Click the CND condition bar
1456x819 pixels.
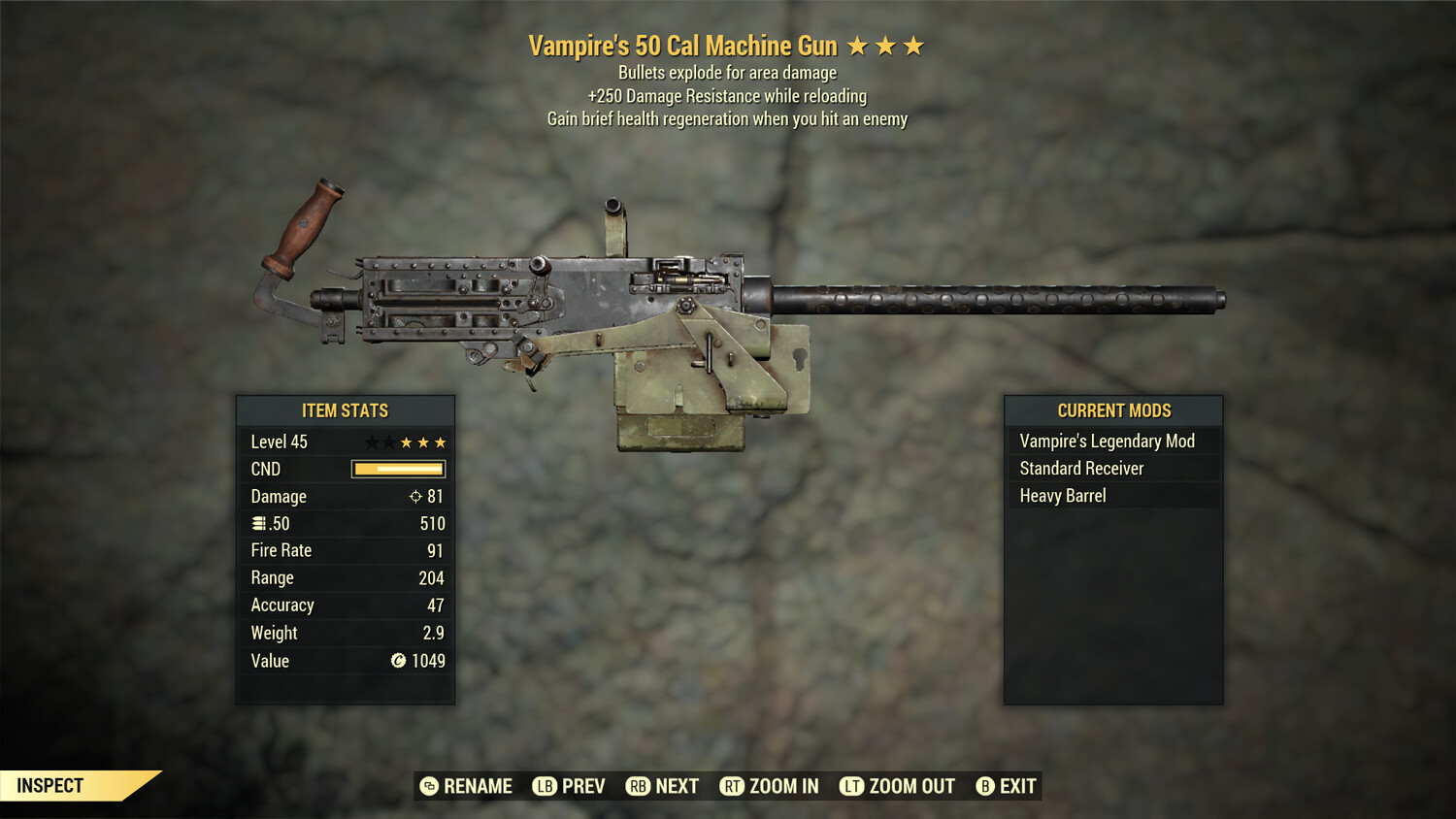click(x=396, y=469)
